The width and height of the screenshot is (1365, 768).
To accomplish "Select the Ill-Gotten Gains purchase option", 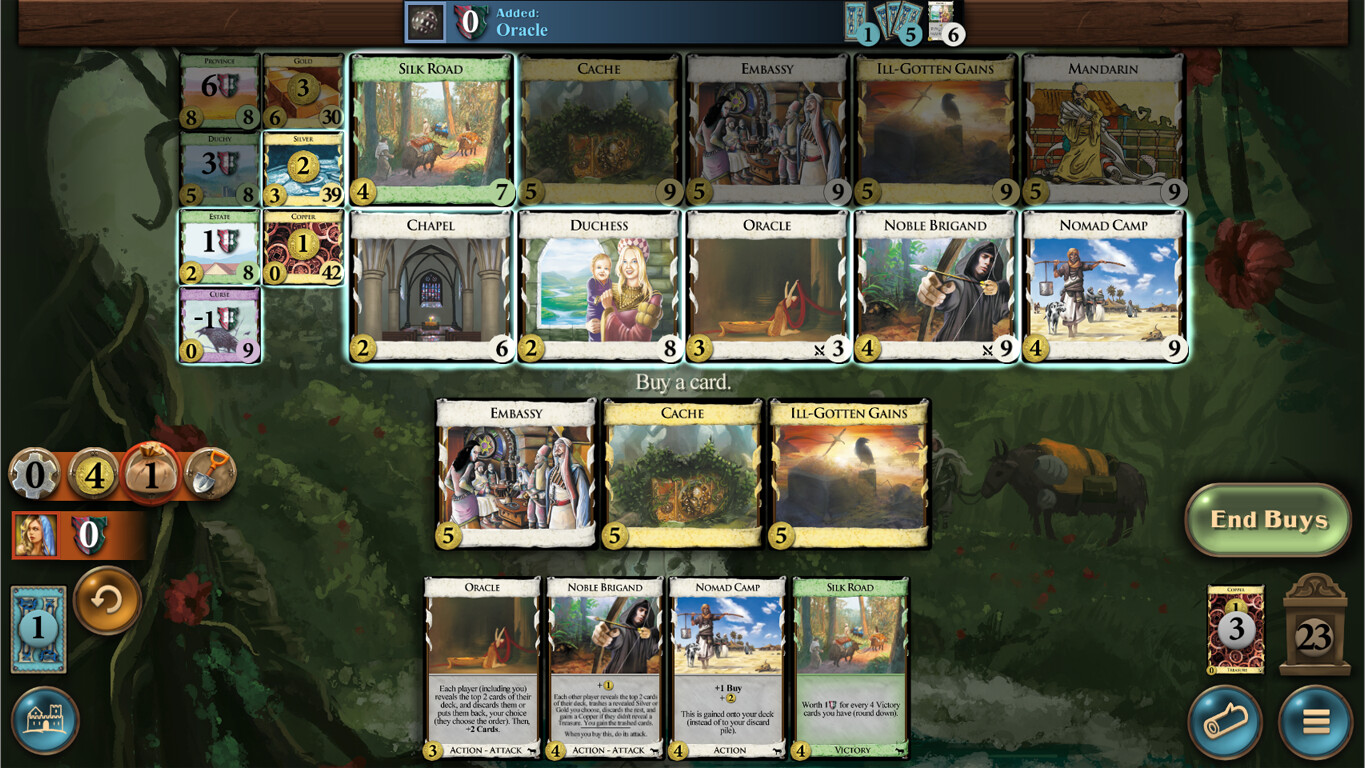I will coord(849,470).
